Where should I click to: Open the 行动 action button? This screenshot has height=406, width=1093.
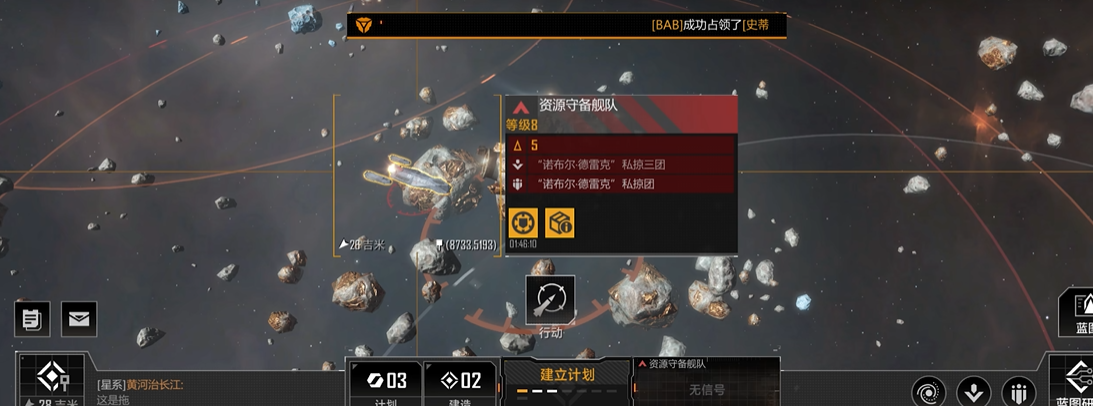(550, 300)
